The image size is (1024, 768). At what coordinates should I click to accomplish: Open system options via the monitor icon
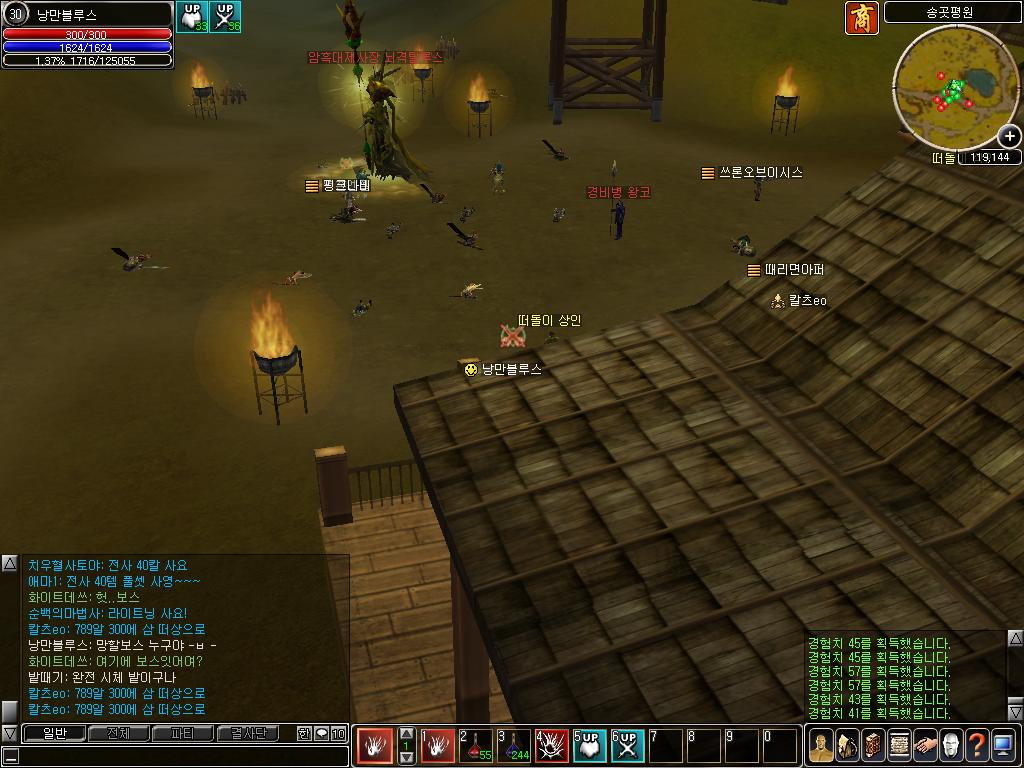pyautogui.click(x=1003, y=745)
